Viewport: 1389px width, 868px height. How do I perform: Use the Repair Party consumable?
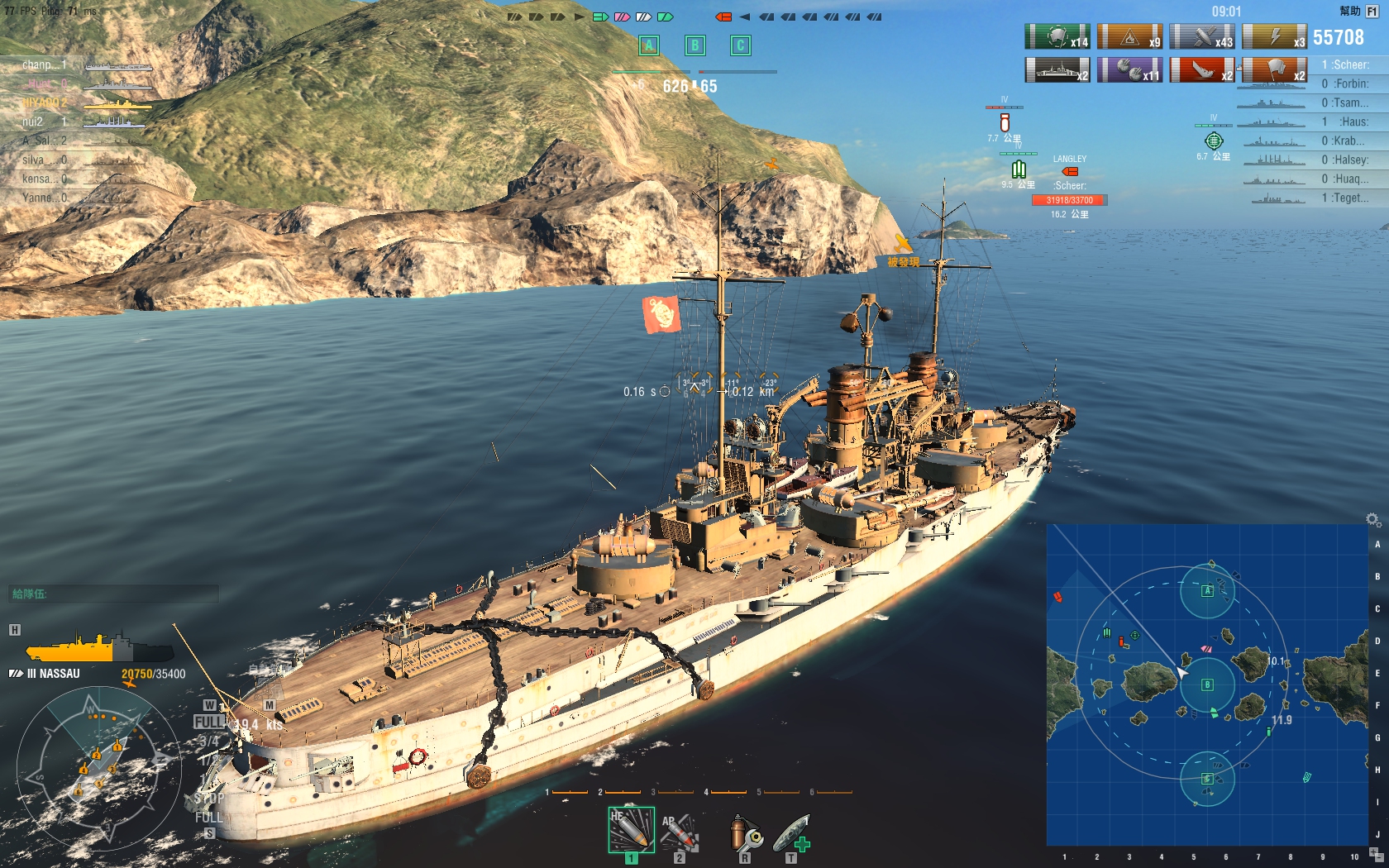coord(791,832)
